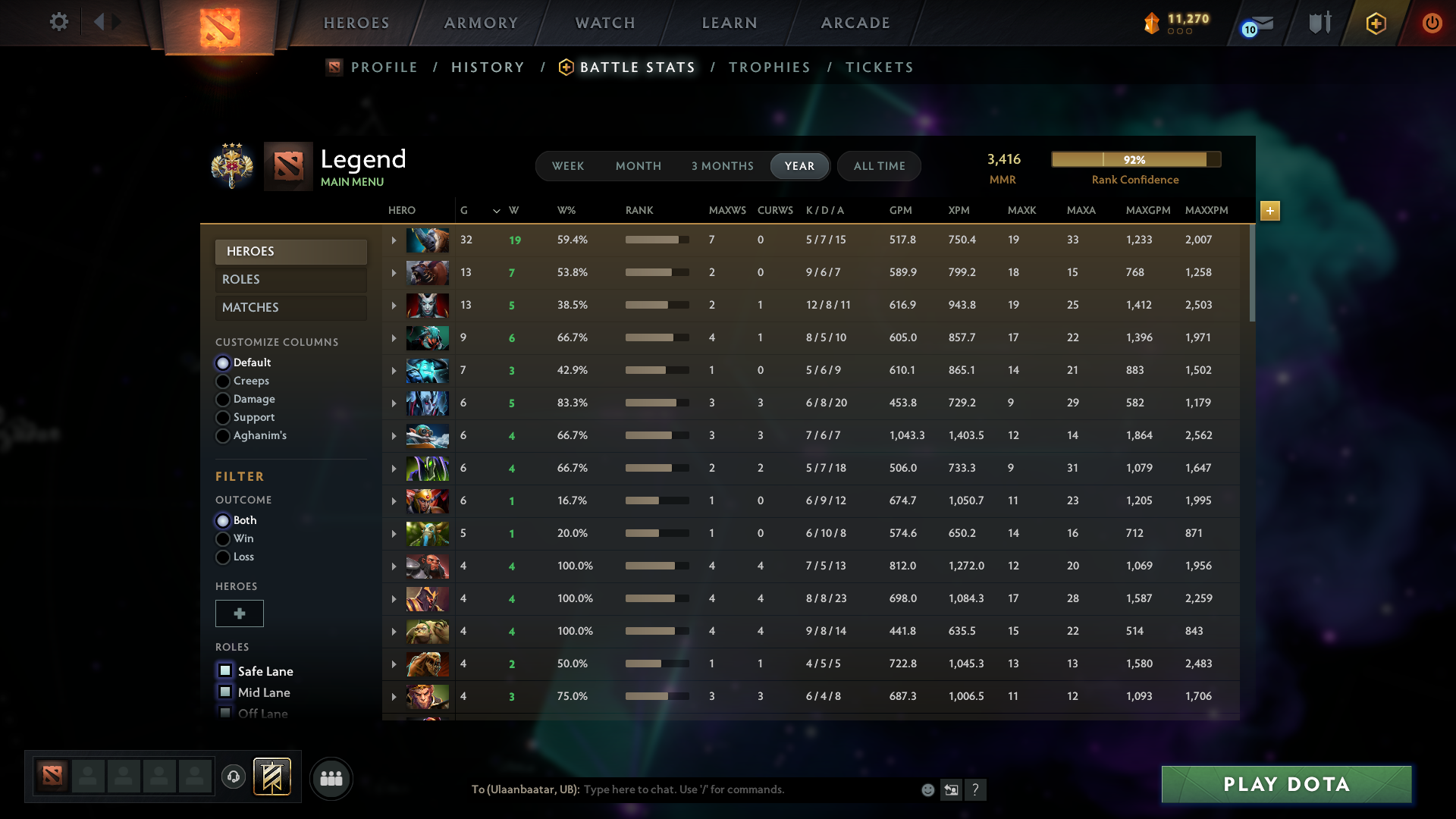The width and height of the screenshot is (1456, 819).
Task: Click the Rank Confidence progress bar
Action: point(1135,159)
